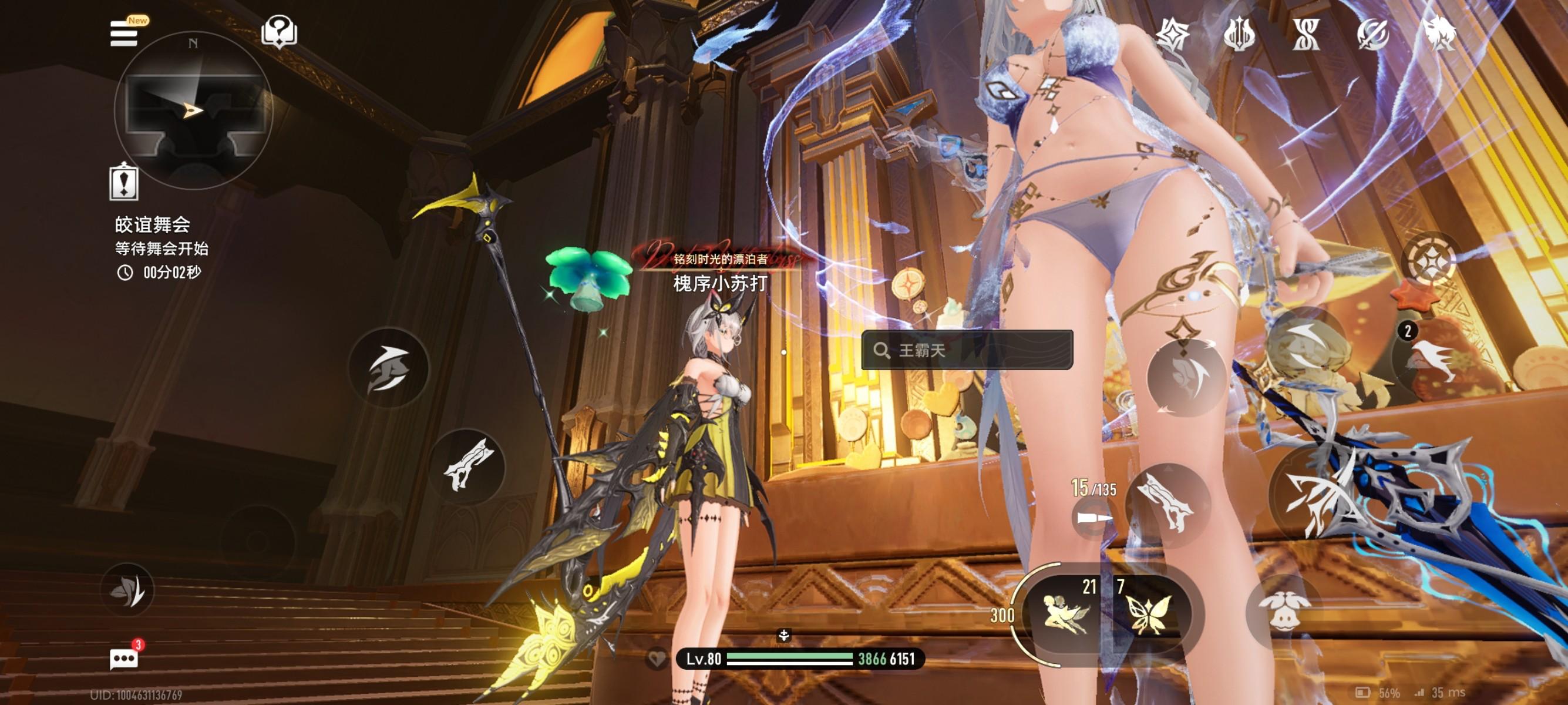Image resolution: width=1568 pixels, height=705 pixels.
Task: Open the main hamburger menu
Action: (x=123, y=33)
